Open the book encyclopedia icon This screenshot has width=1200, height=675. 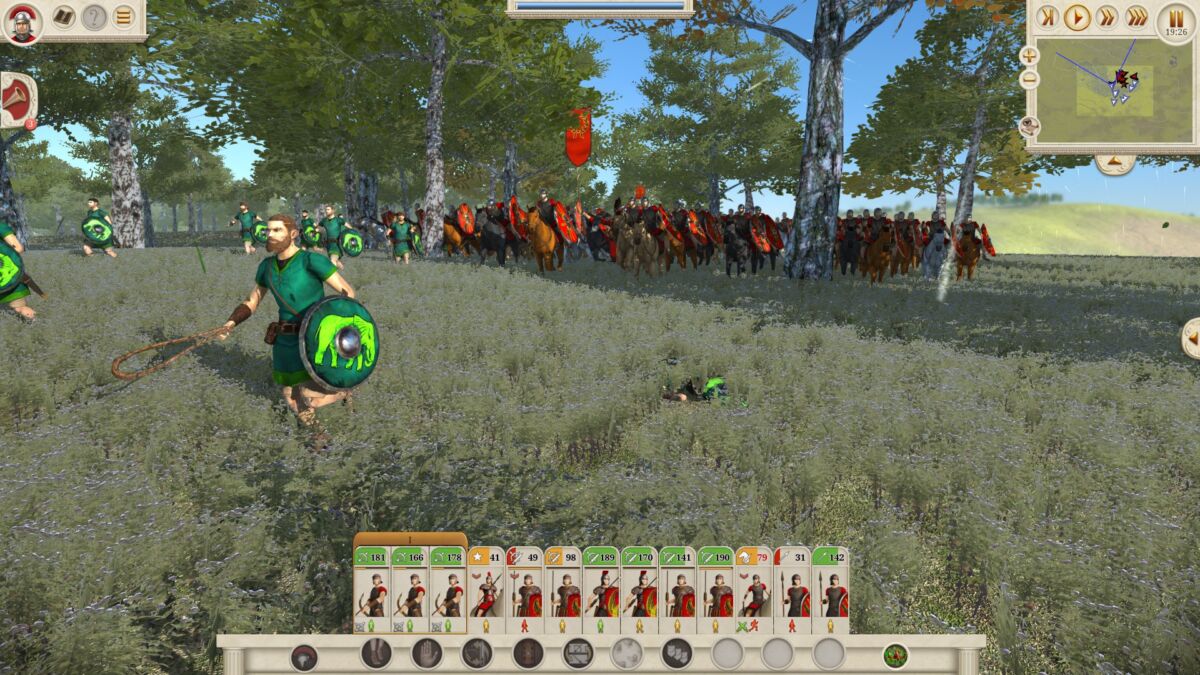[x=63, y=17]
